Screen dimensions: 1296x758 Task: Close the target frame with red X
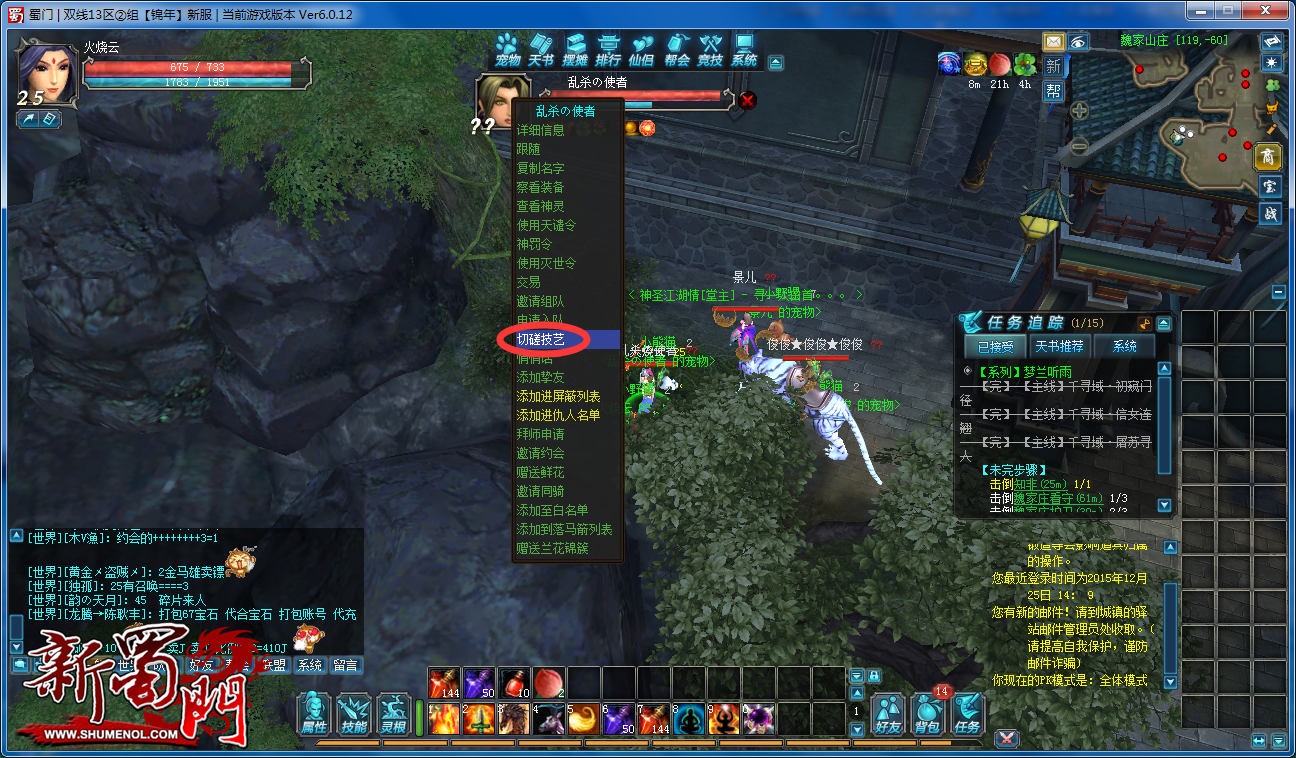click(747, 99)
